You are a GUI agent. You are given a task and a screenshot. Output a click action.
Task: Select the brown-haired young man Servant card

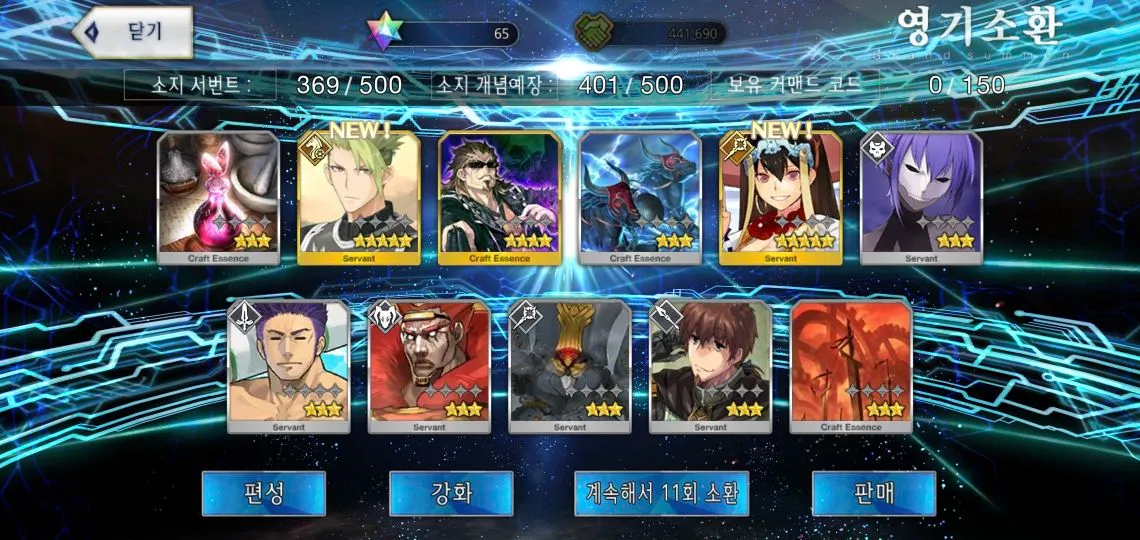[710, 366]
